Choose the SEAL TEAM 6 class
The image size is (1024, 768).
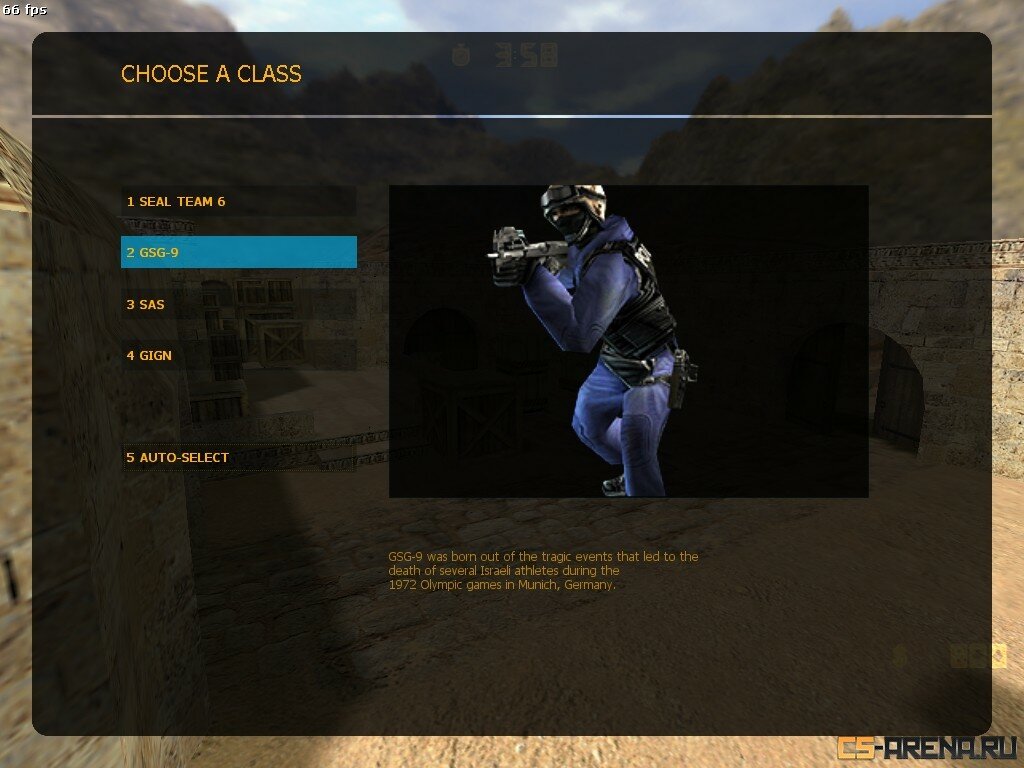[238, 201]
